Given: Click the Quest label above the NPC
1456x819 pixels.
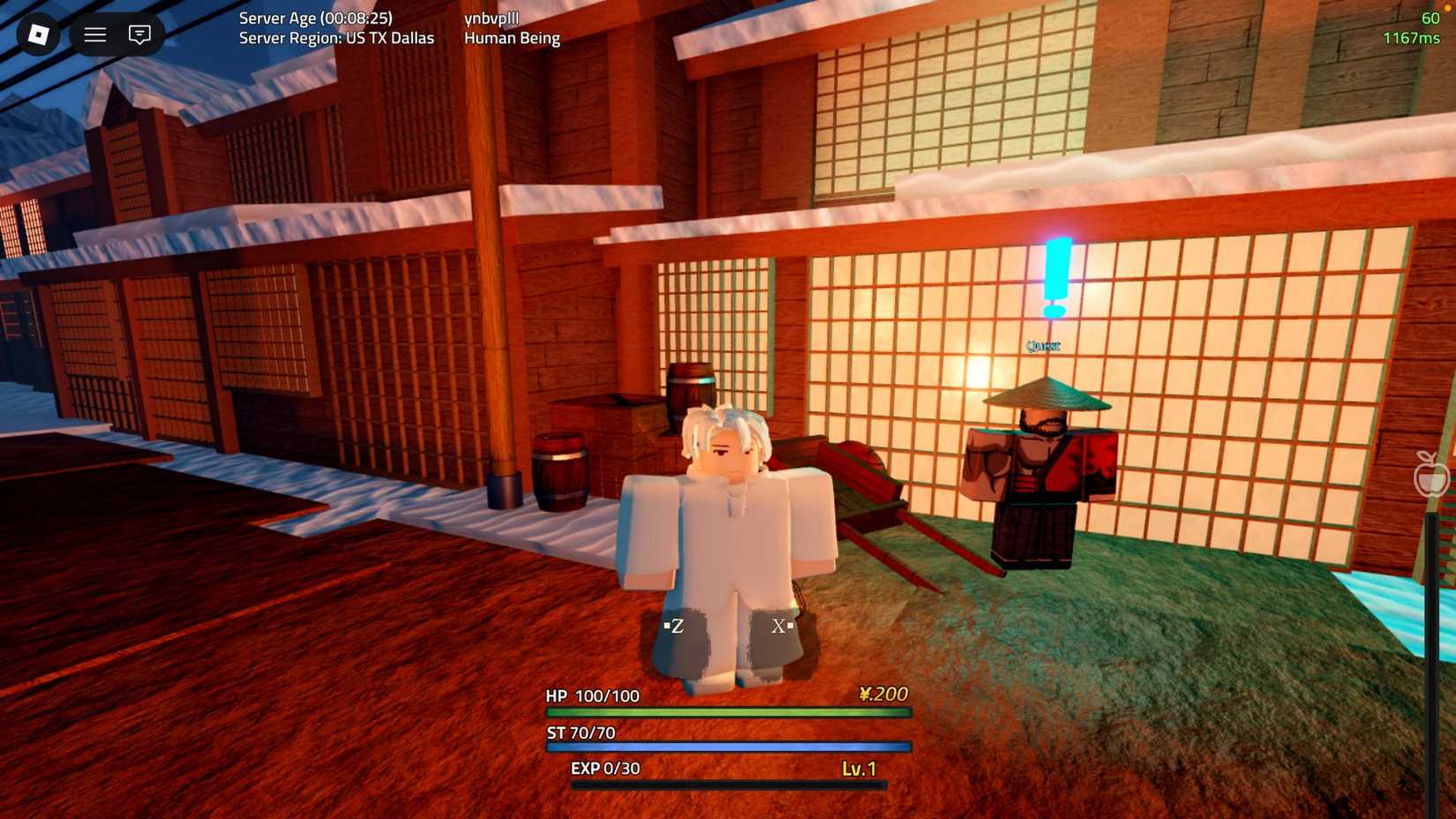Looking at the screenshot, I should pos(1043,345).
